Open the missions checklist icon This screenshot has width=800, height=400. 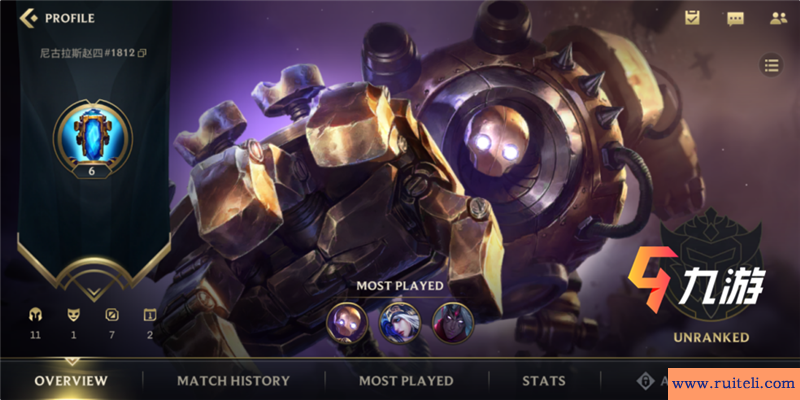pos(692,18)
